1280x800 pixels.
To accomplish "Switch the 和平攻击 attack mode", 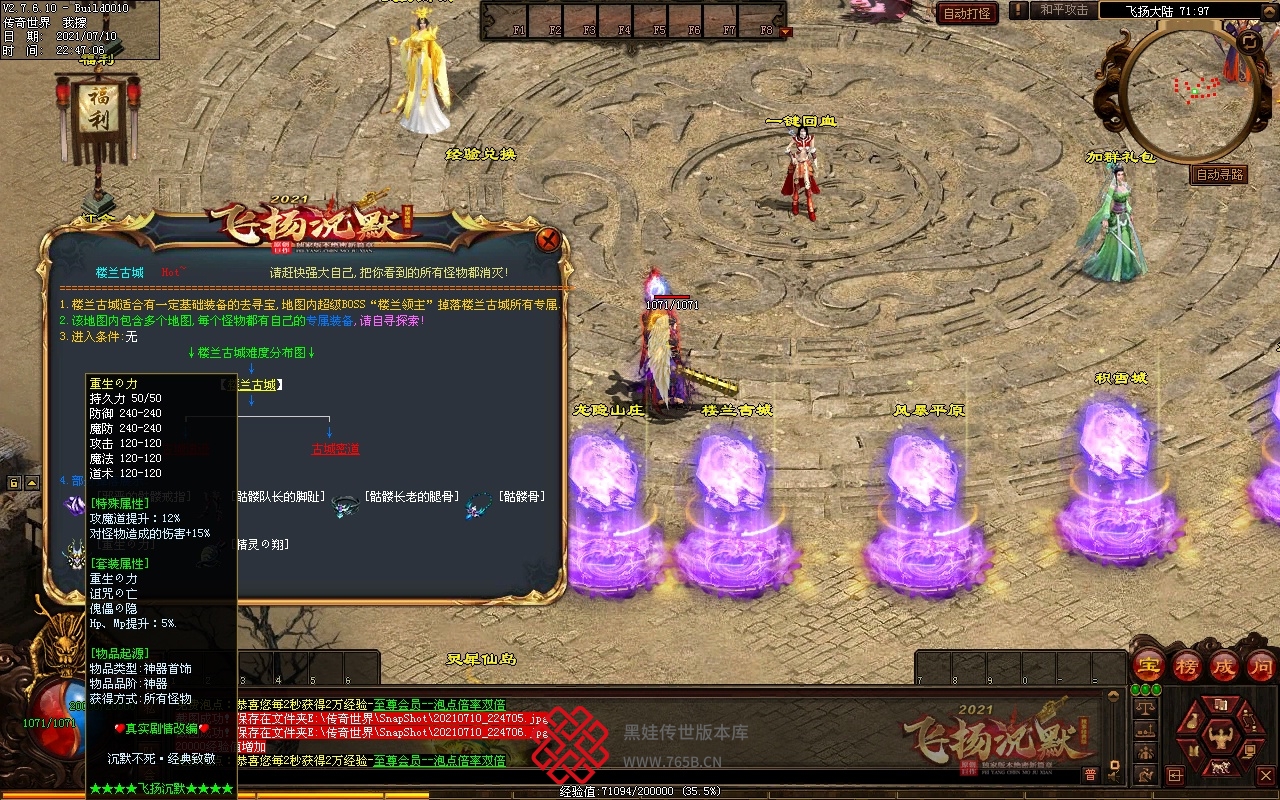I will point(1063,10).
